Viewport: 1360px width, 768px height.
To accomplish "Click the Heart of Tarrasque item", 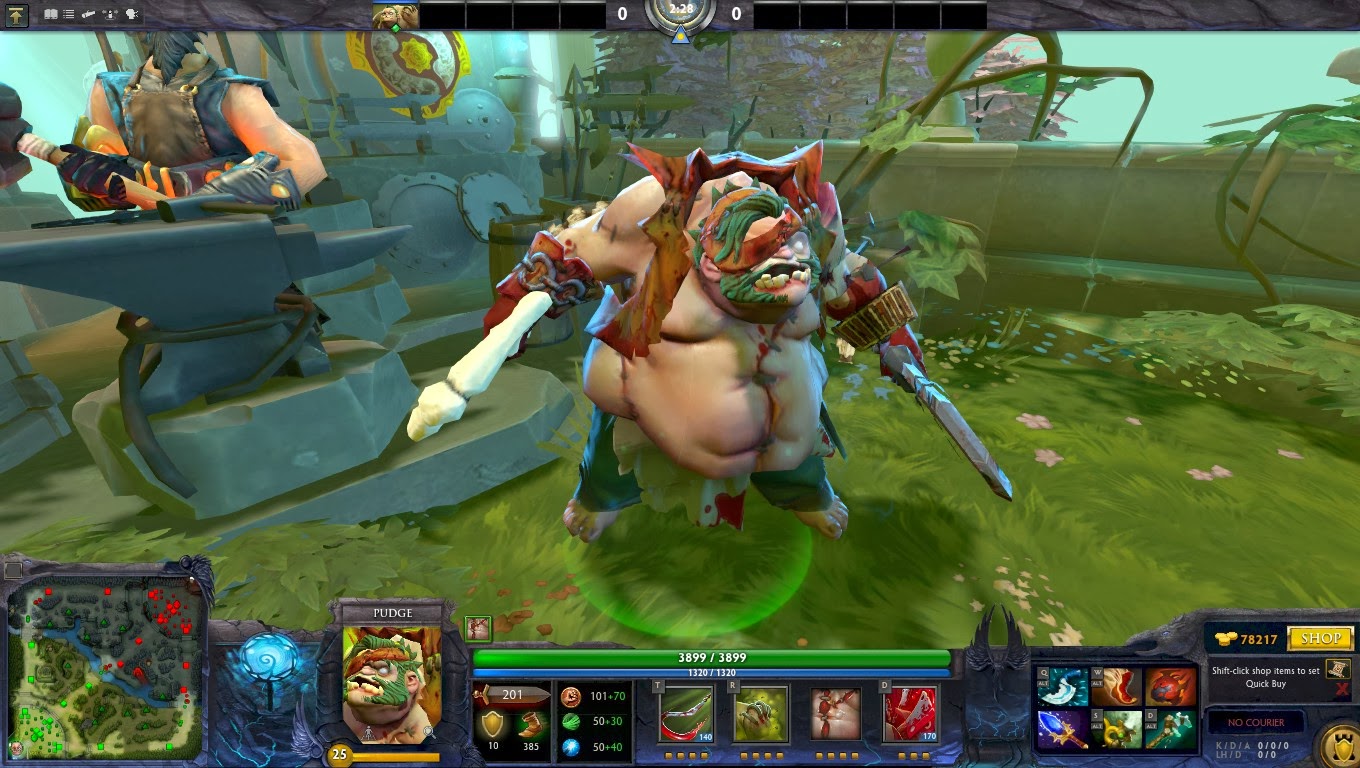I will (x=1171, y=687).
